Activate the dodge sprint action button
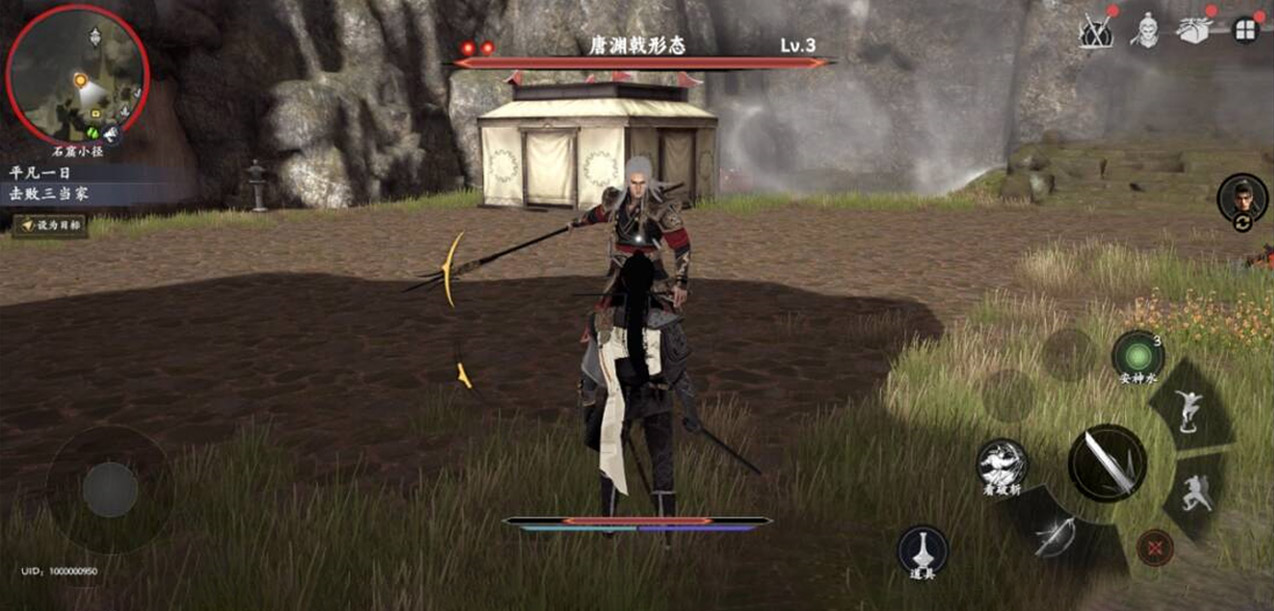 [x=1196, y=493]
